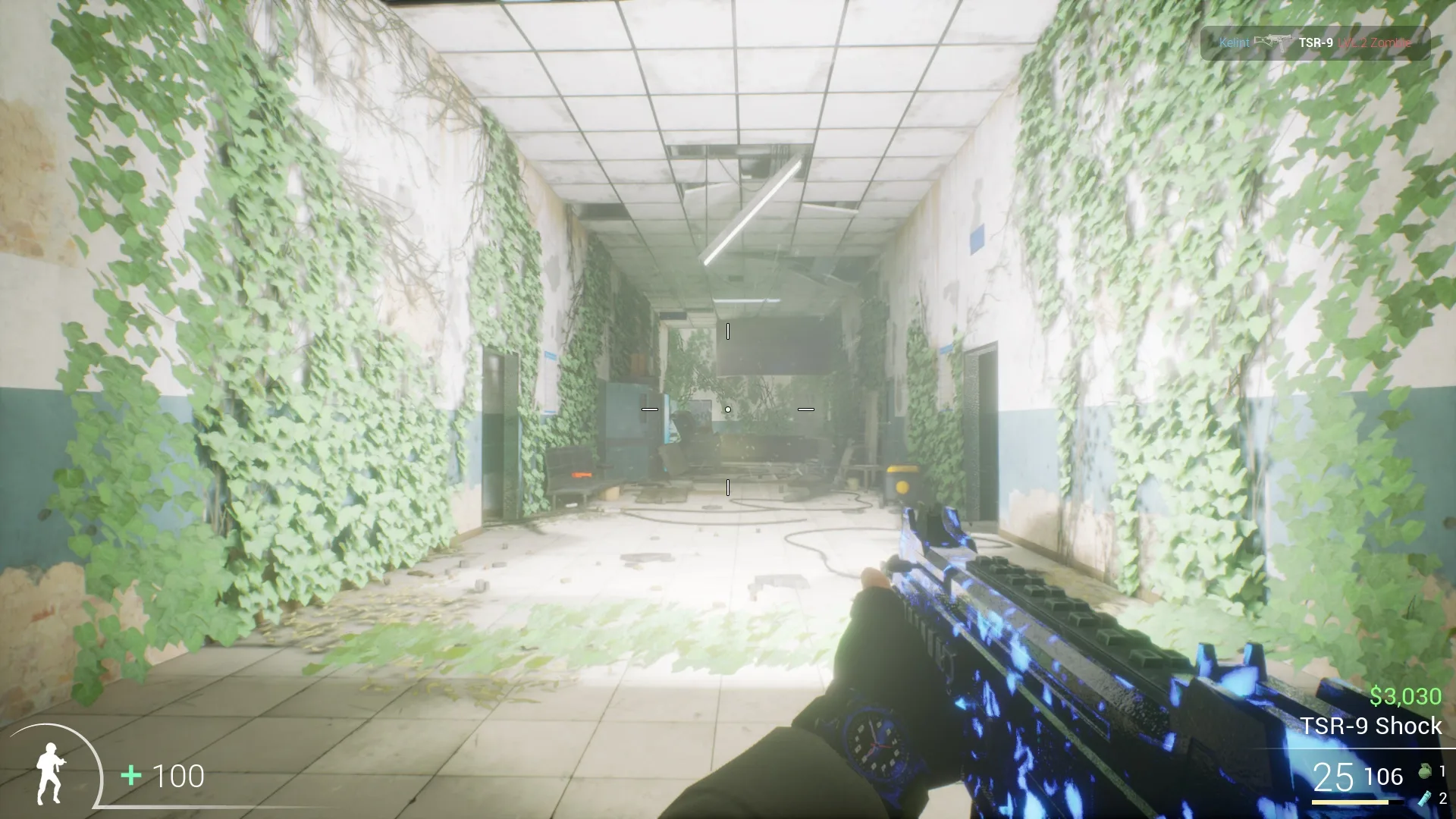Image resolution: width=1456 pixels, height=819 pixels.
Task: Click the green plus icon beside health
Action: 130,775
